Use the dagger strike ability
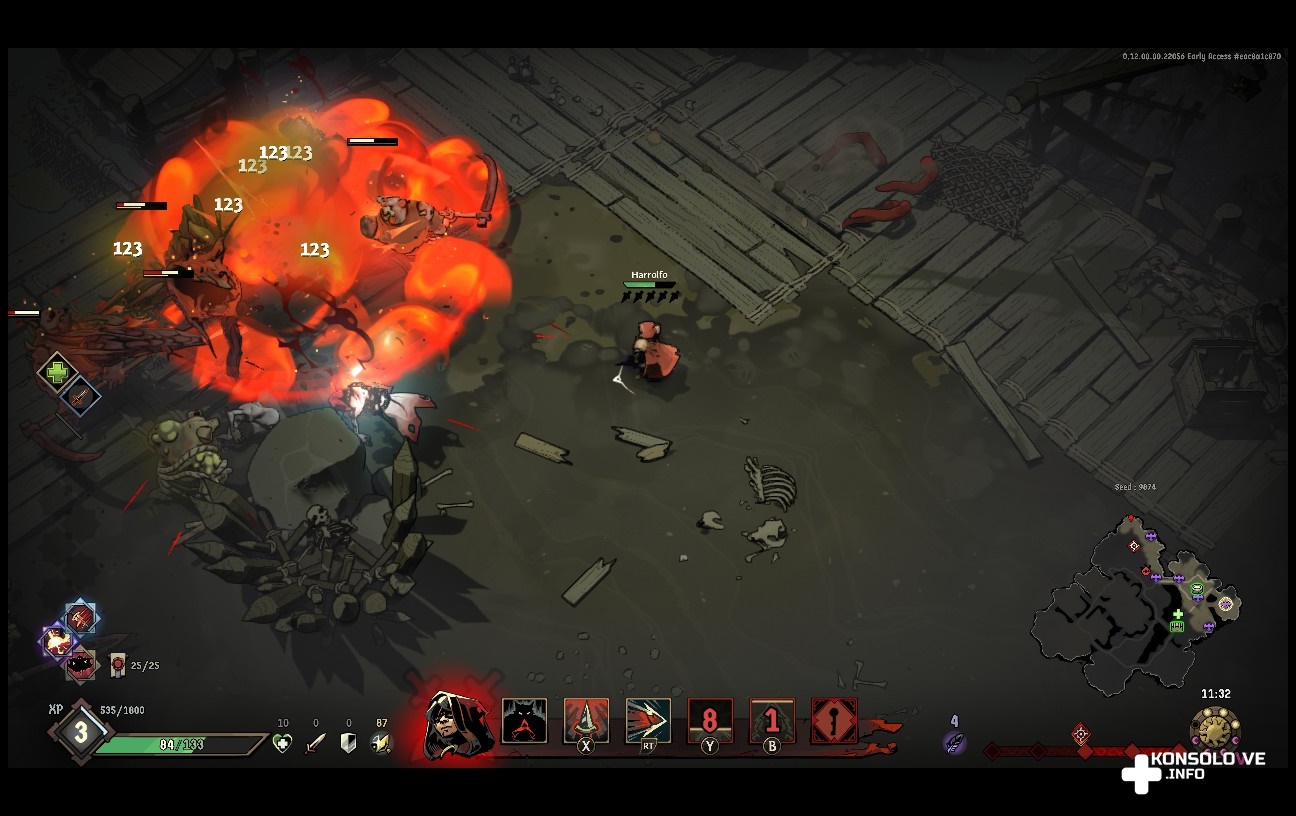Viewport: 1296px width, 816px height. click(x=586, y=720)
